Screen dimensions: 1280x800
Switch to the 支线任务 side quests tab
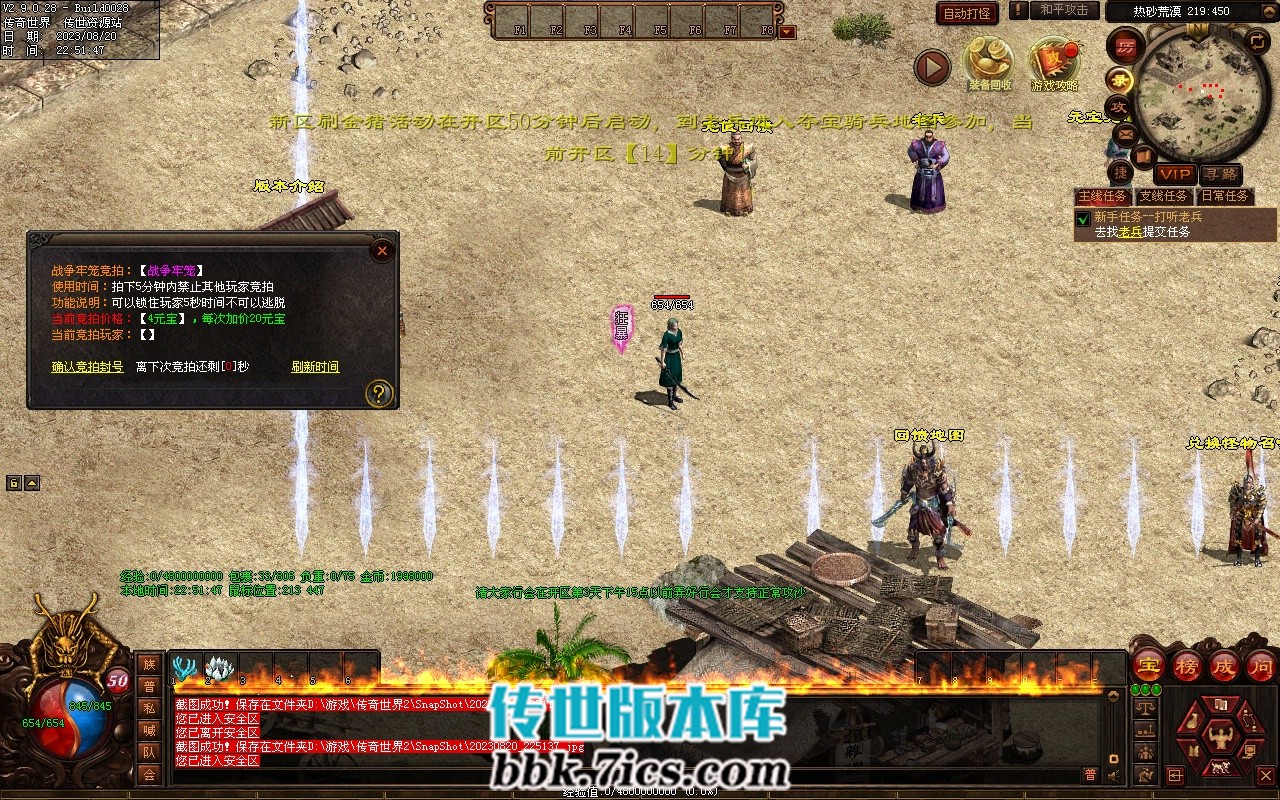(x=1163, y=196)
